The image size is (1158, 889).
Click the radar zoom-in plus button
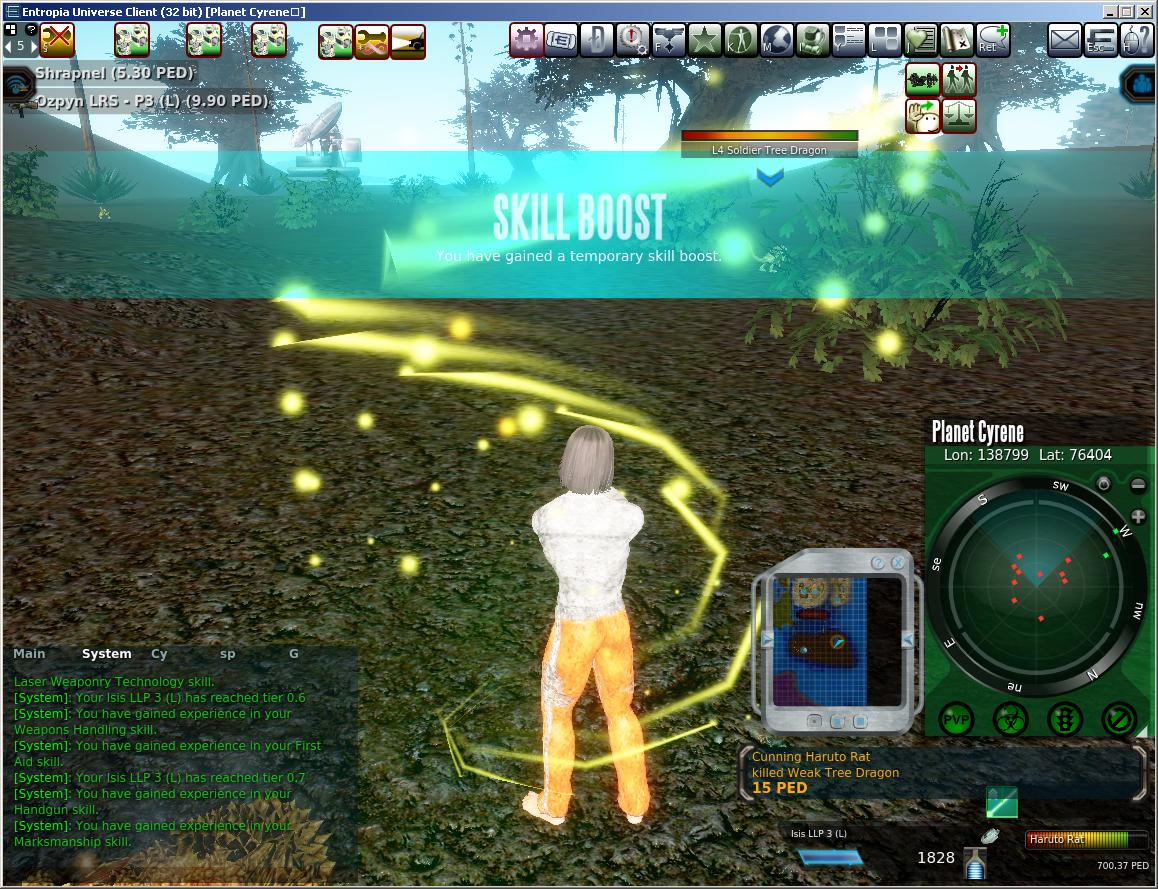tap(1138, 517)
